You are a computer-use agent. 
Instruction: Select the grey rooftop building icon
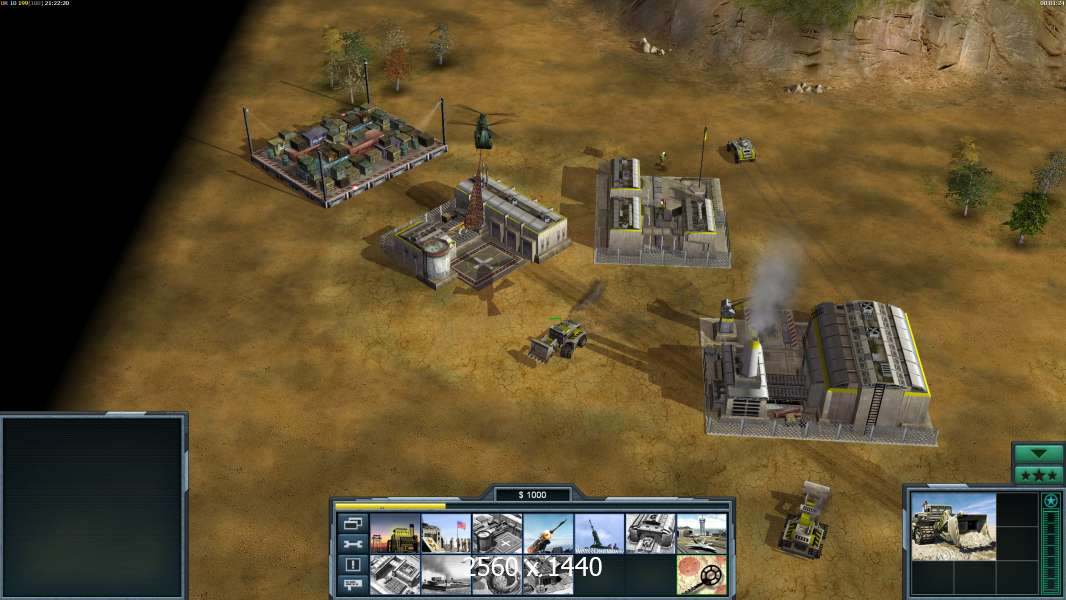coord(395,574)
